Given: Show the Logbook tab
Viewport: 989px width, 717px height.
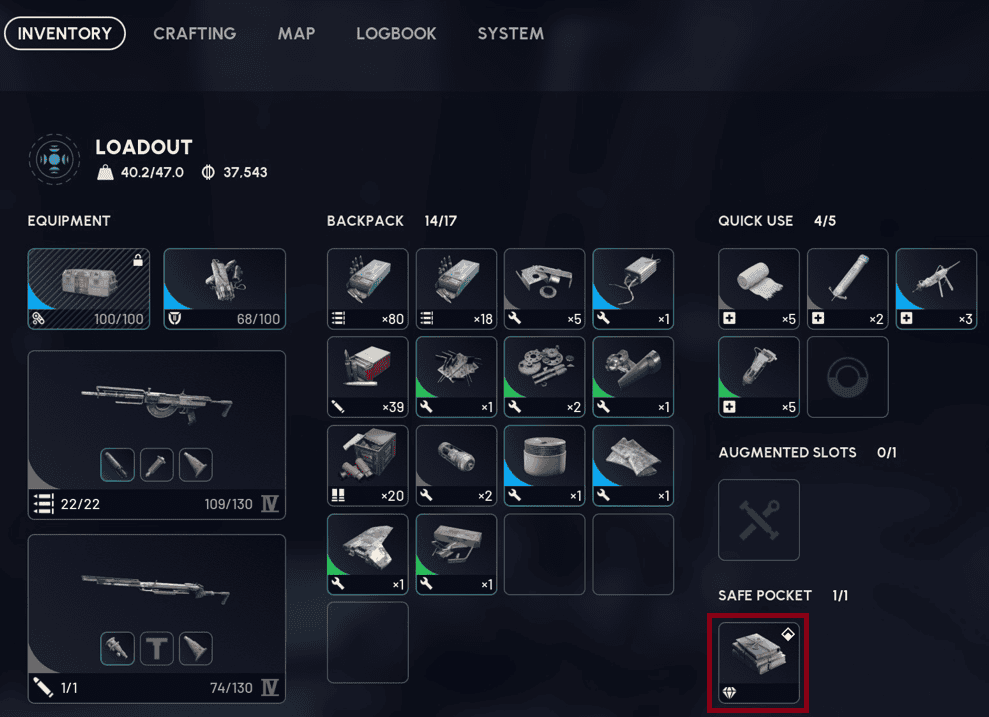Looking at the screenshot, I should (396, 33).
